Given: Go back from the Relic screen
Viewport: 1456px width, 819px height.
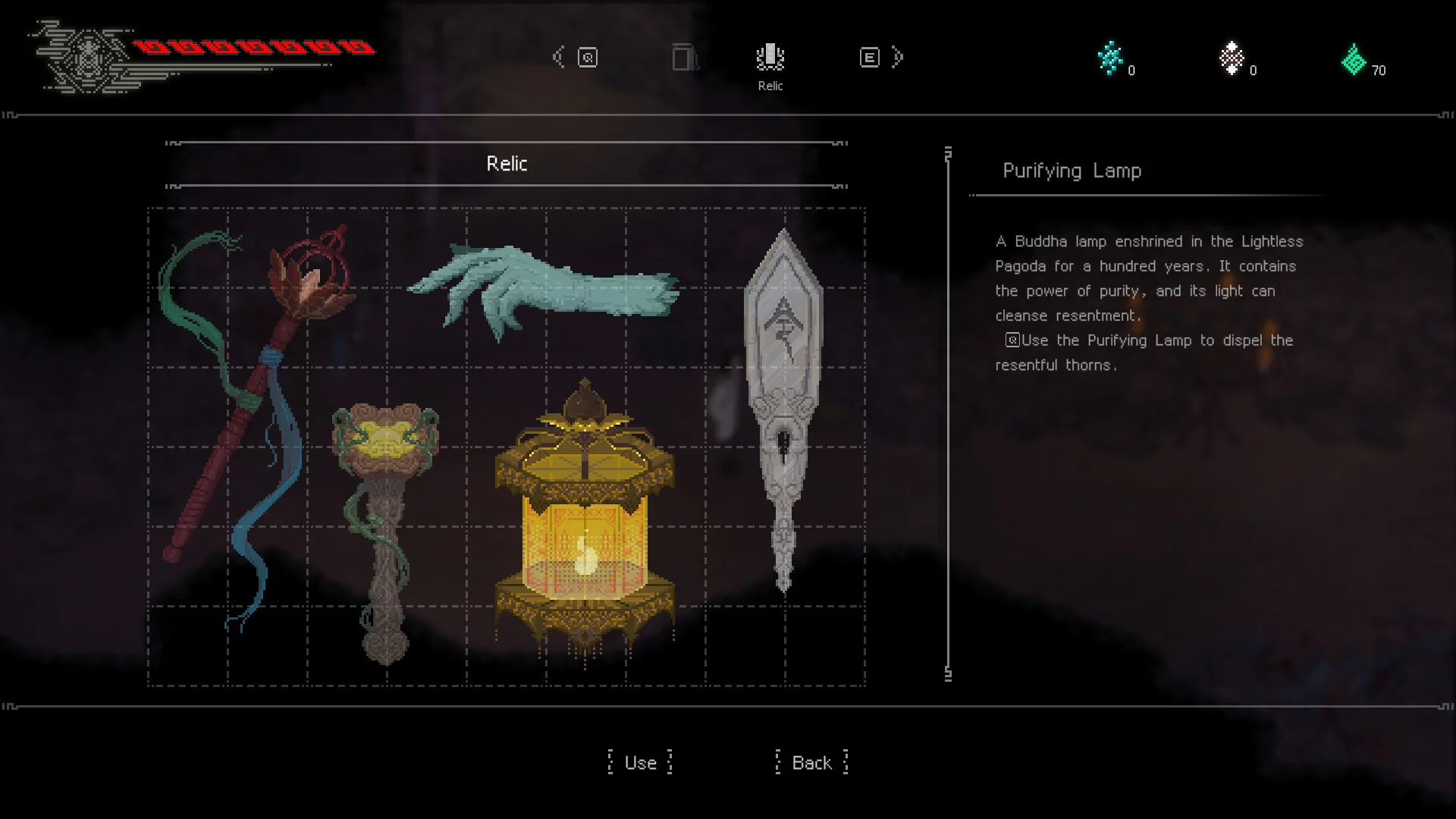Looking at the screenshot, I should [811, 763].
